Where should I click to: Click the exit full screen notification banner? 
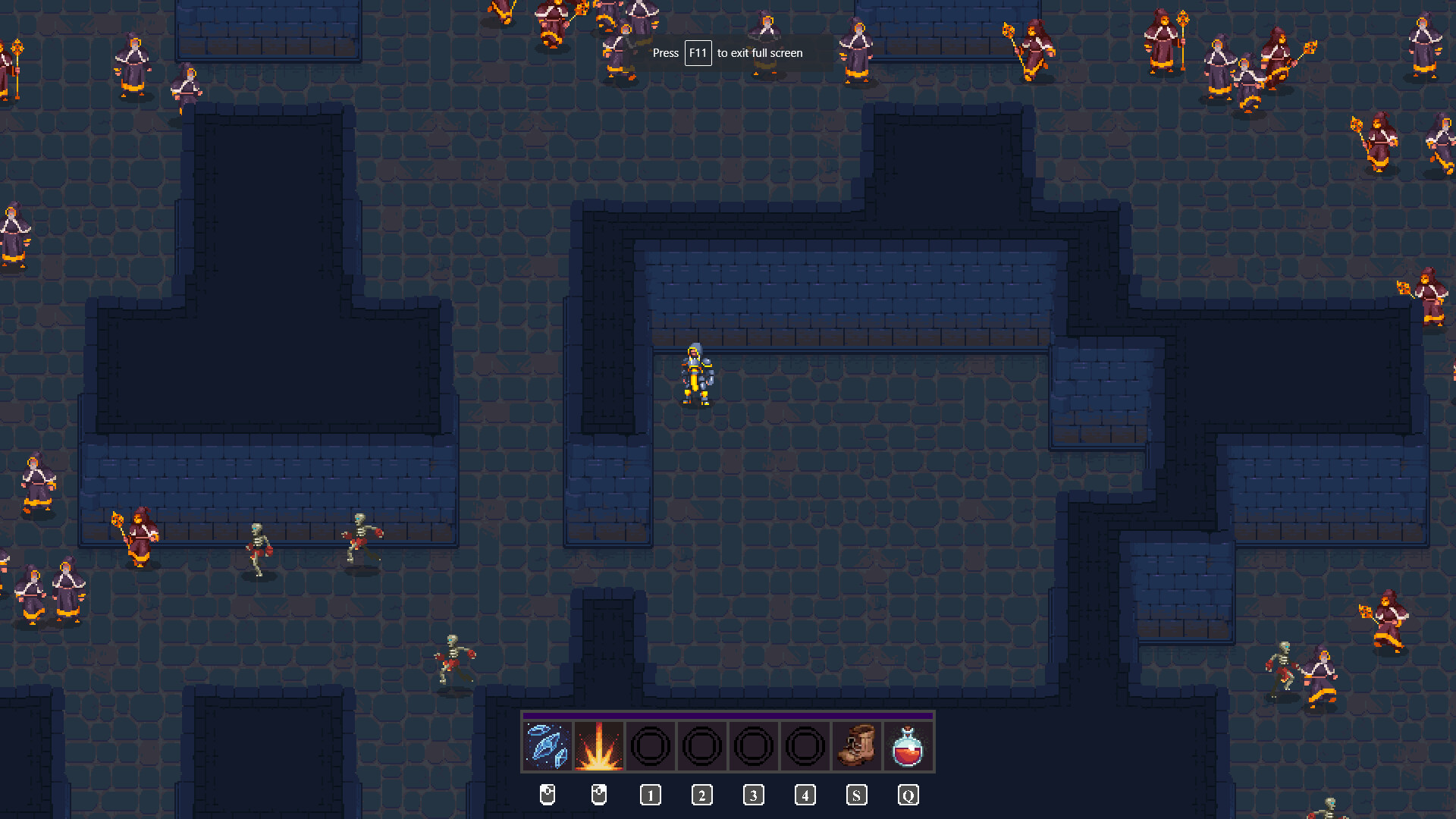(726, 53)
